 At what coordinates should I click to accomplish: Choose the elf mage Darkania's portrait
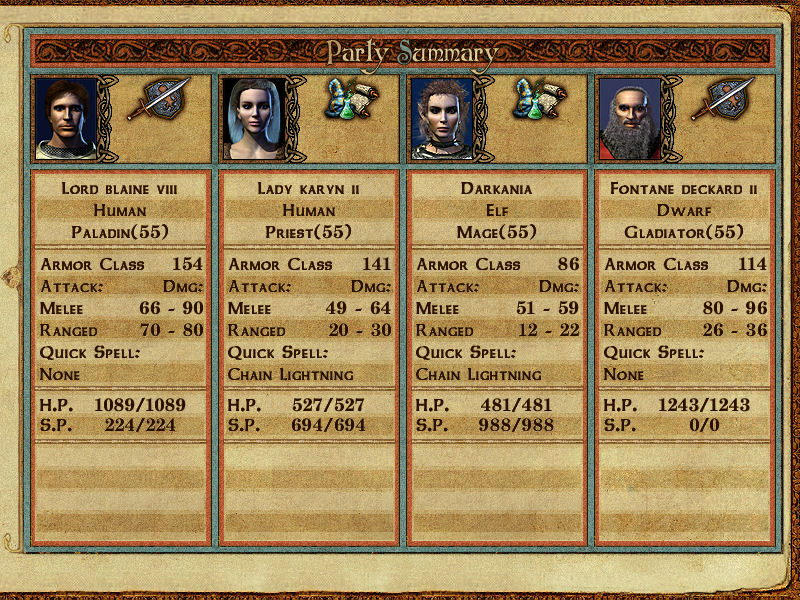[442, 118]
